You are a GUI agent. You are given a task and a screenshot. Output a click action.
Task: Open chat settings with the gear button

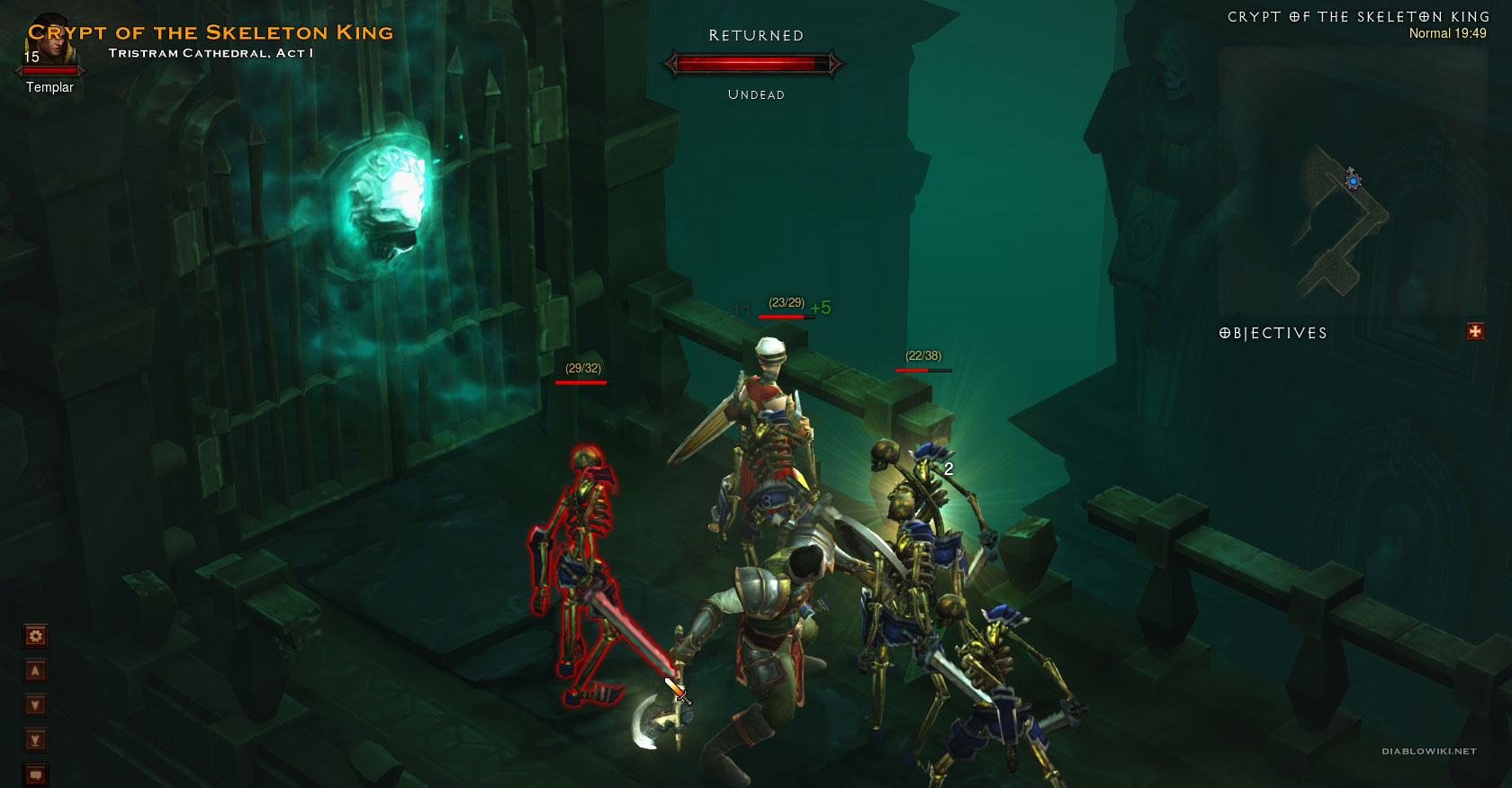coord(35,637)
